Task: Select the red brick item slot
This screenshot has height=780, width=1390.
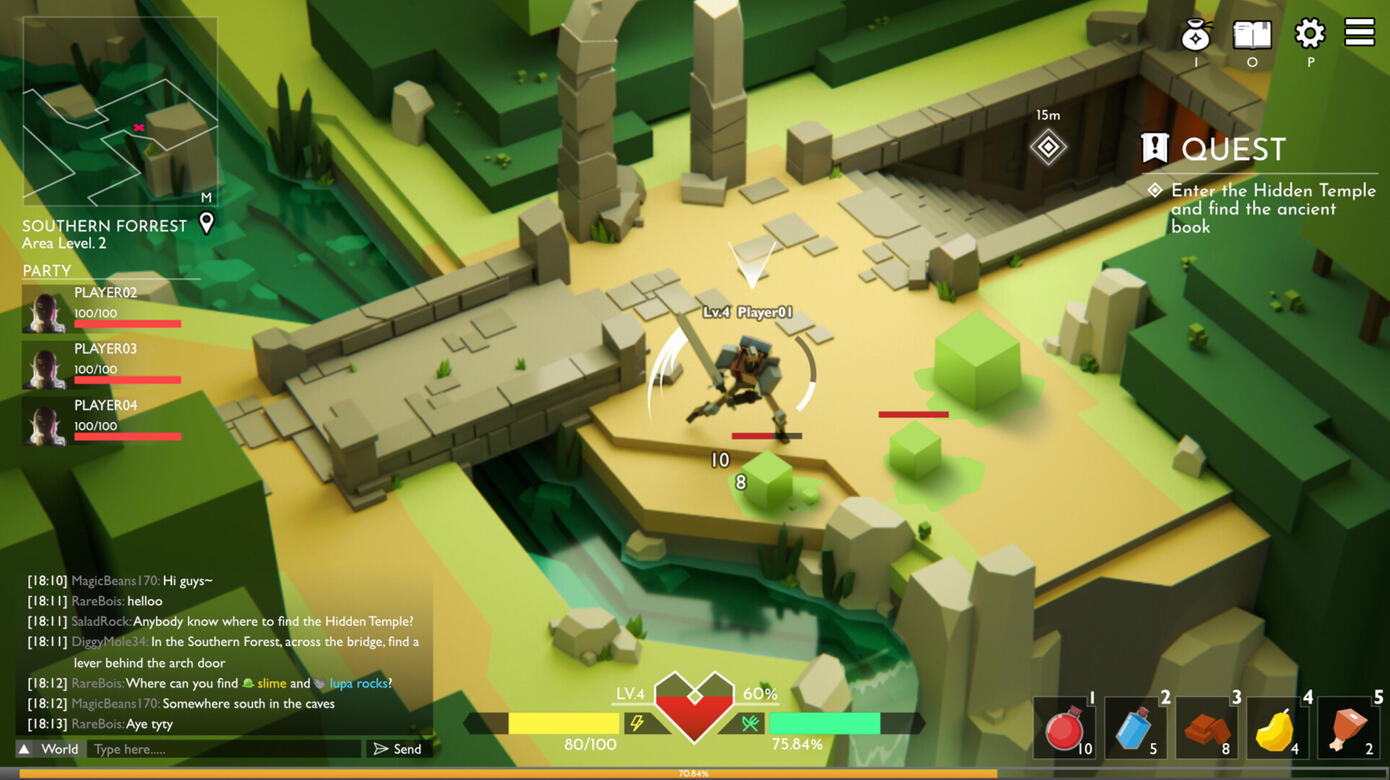Action: pos(1207,729)
